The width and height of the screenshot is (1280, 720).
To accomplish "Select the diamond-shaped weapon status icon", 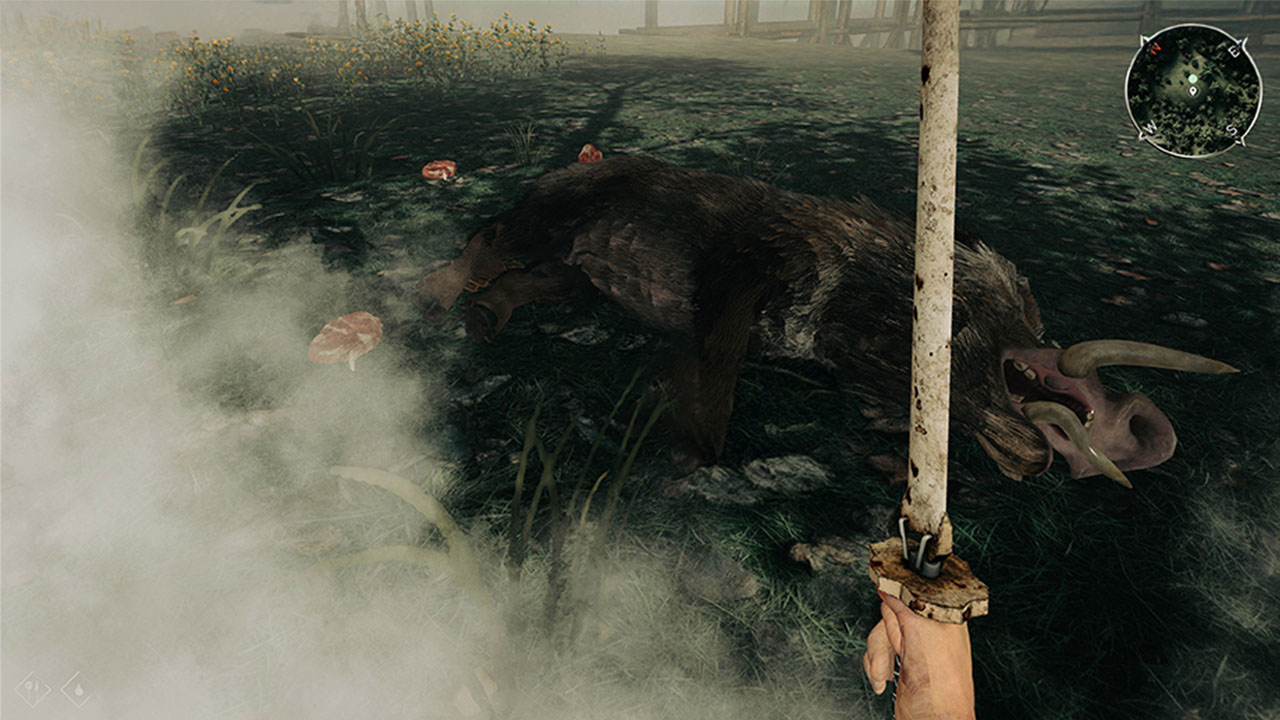I will coord(33,689).
